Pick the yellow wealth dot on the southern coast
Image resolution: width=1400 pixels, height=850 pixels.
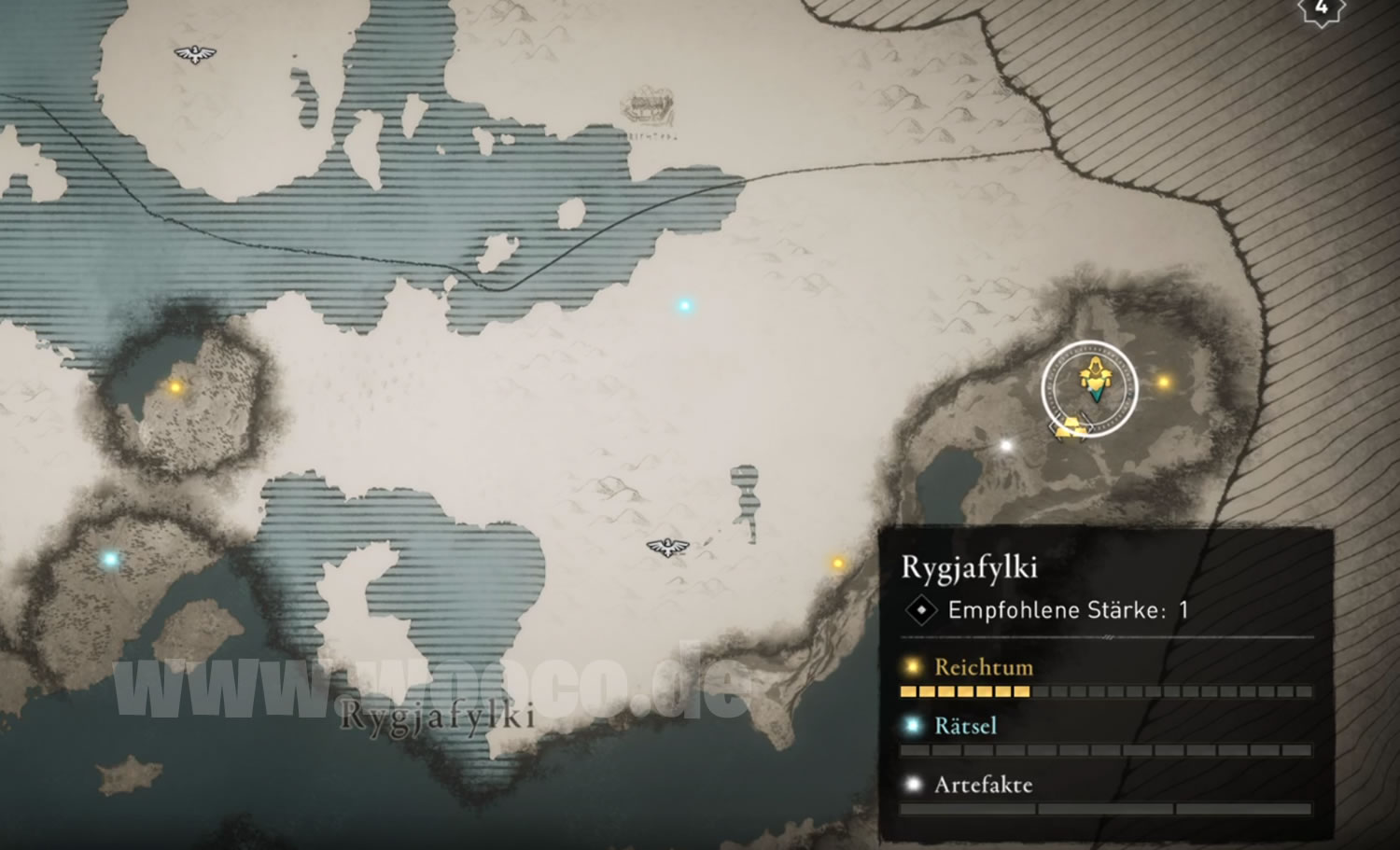[837, 563]
